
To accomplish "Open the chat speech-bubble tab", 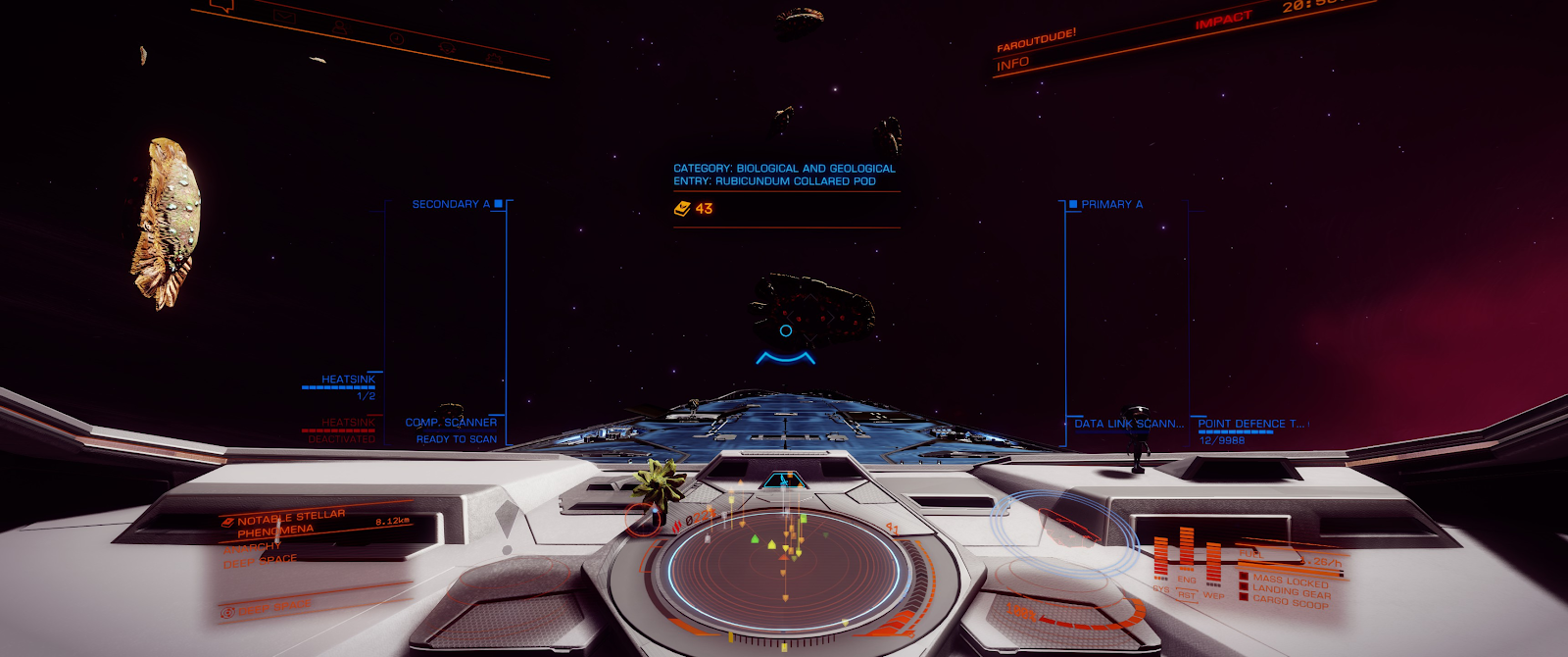I will click(224, 7).
